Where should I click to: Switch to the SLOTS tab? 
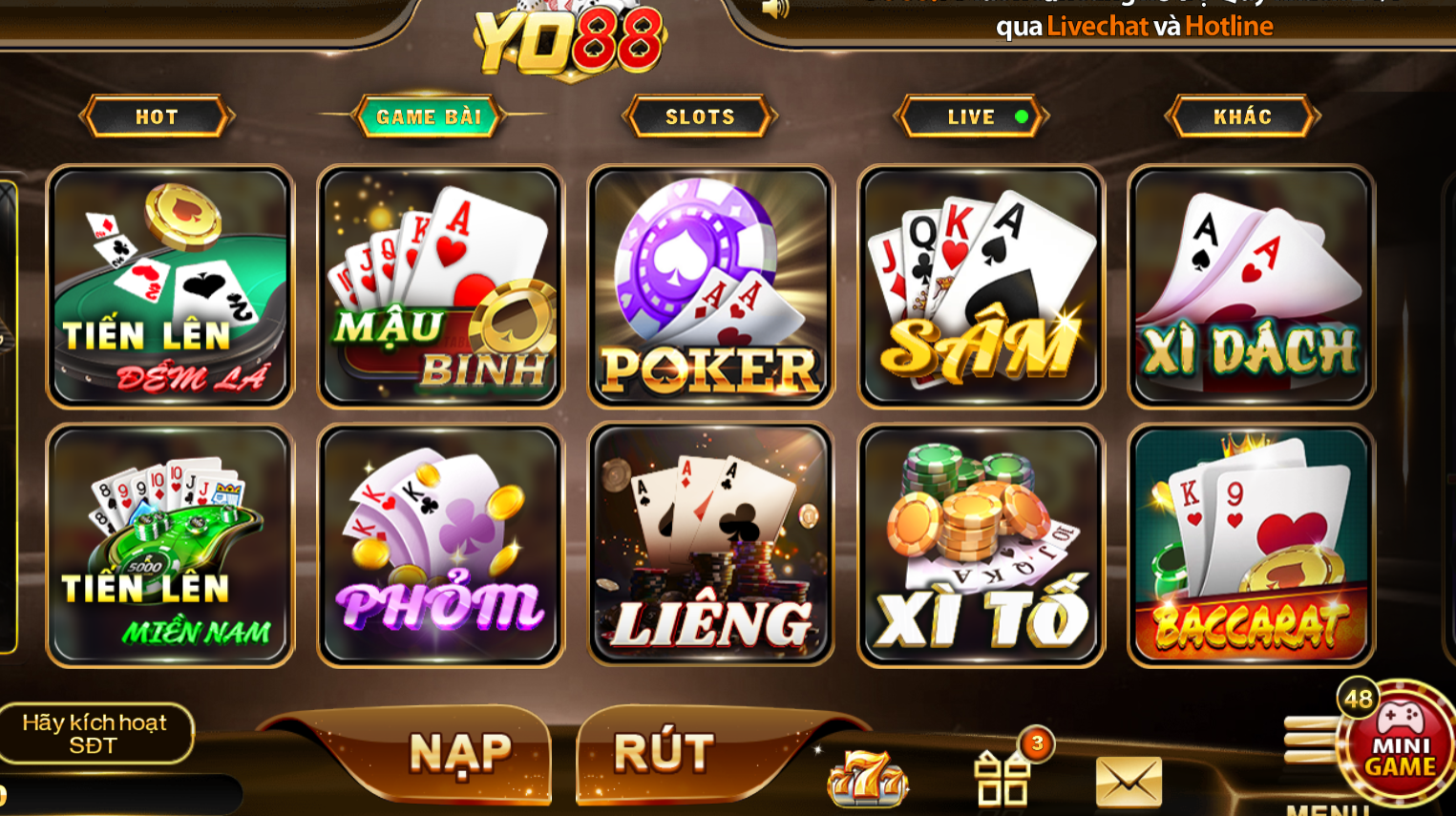(698, 116)
